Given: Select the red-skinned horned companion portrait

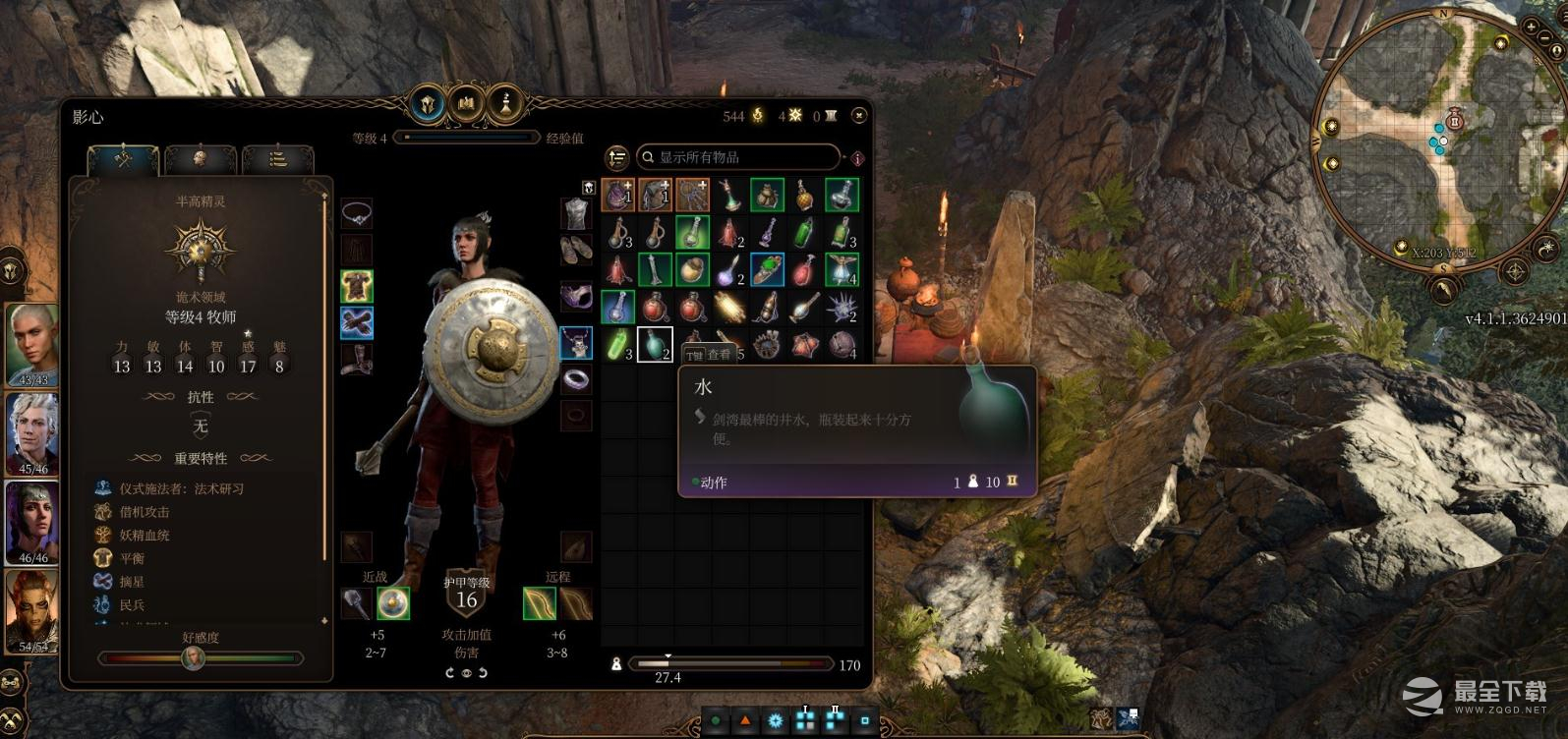Looking at the screenshot, I should pos(32,611).
